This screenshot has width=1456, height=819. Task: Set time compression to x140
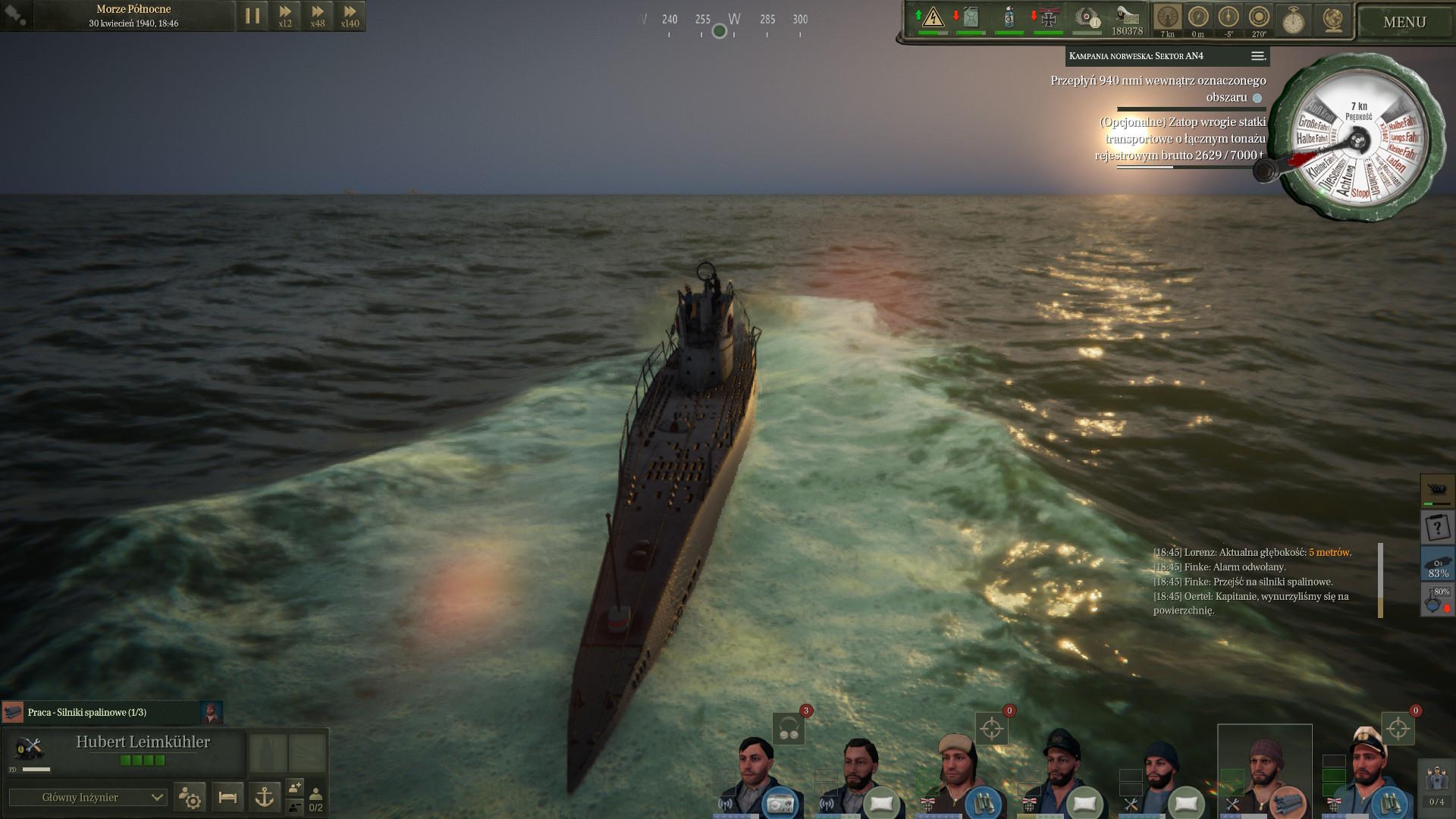click(350, 16)
